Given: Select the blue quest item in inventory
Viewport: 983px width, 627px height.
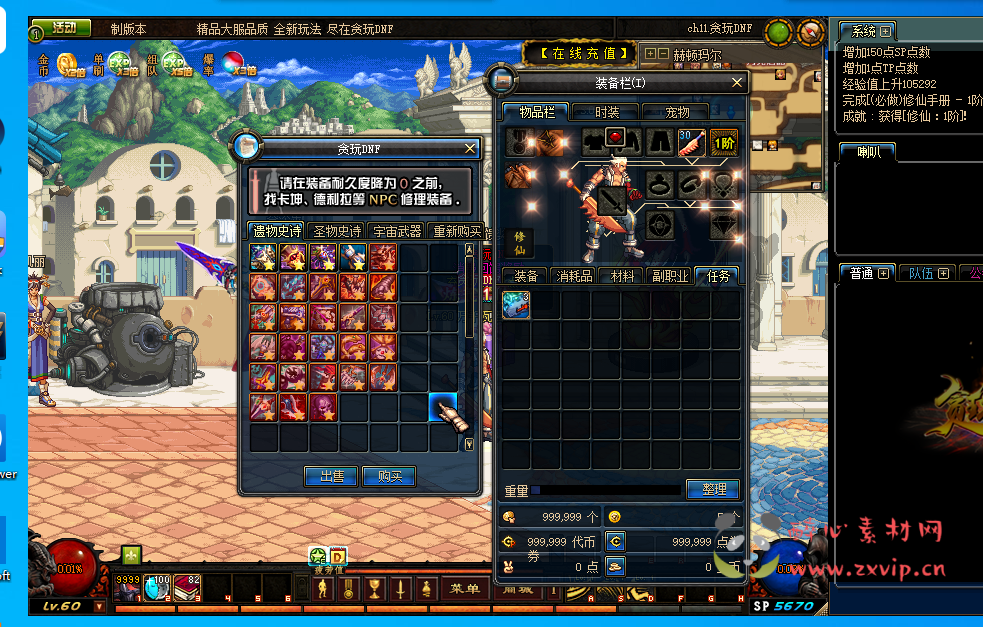Looking at the screenshot, I should (516, 305).
